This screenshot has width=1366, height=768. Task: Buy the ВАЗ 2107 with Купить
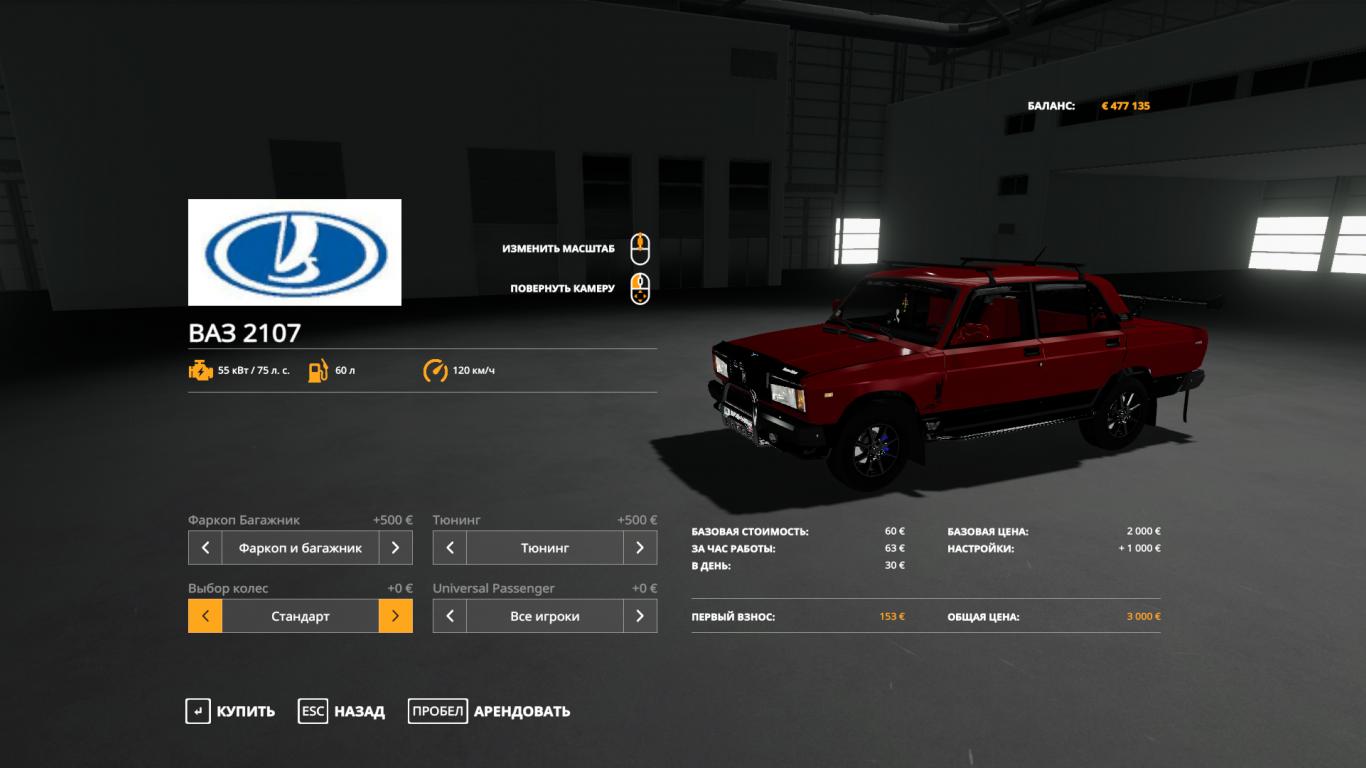click(230, 711)
